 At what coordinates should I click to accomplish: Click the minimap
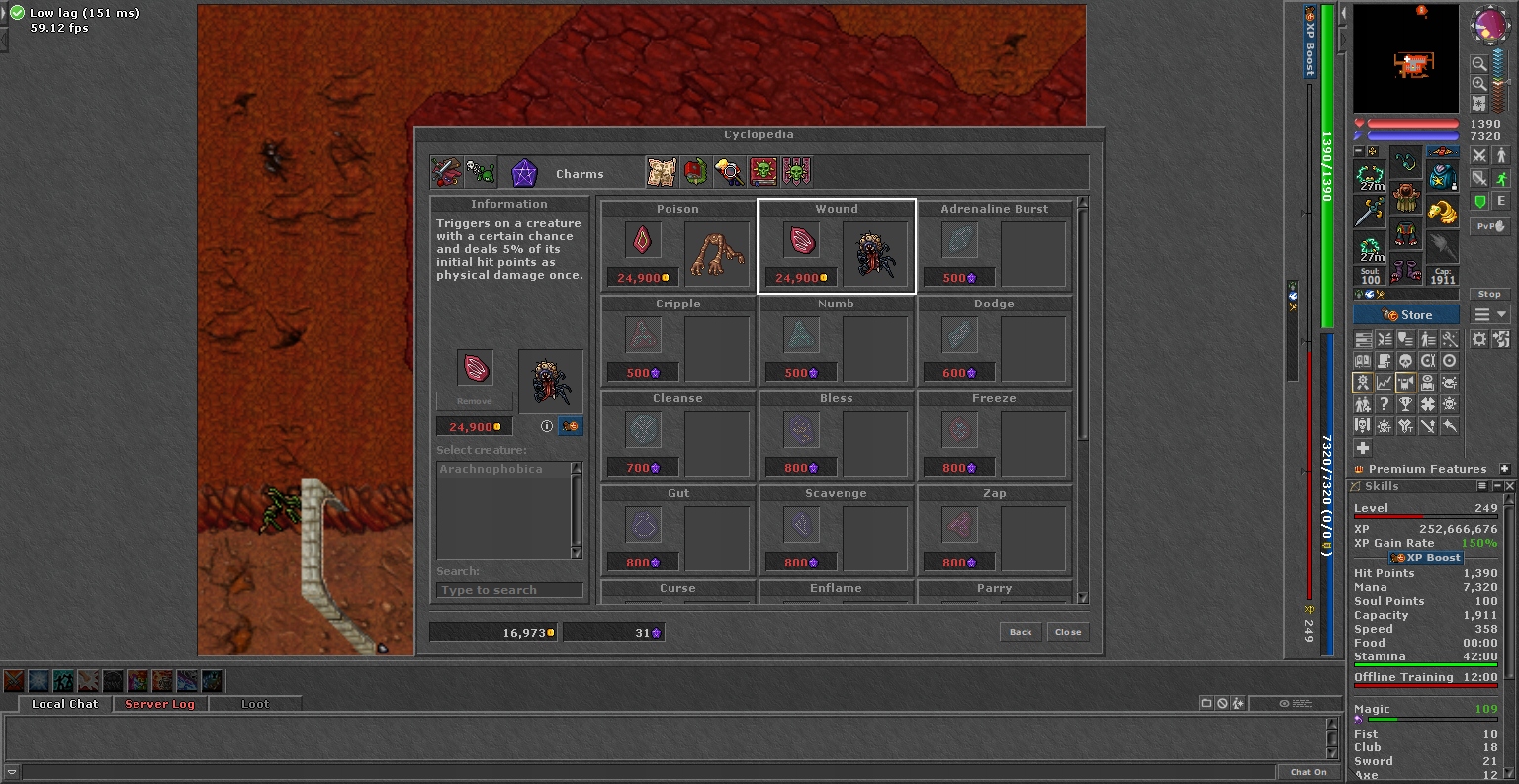(1405, 59)
